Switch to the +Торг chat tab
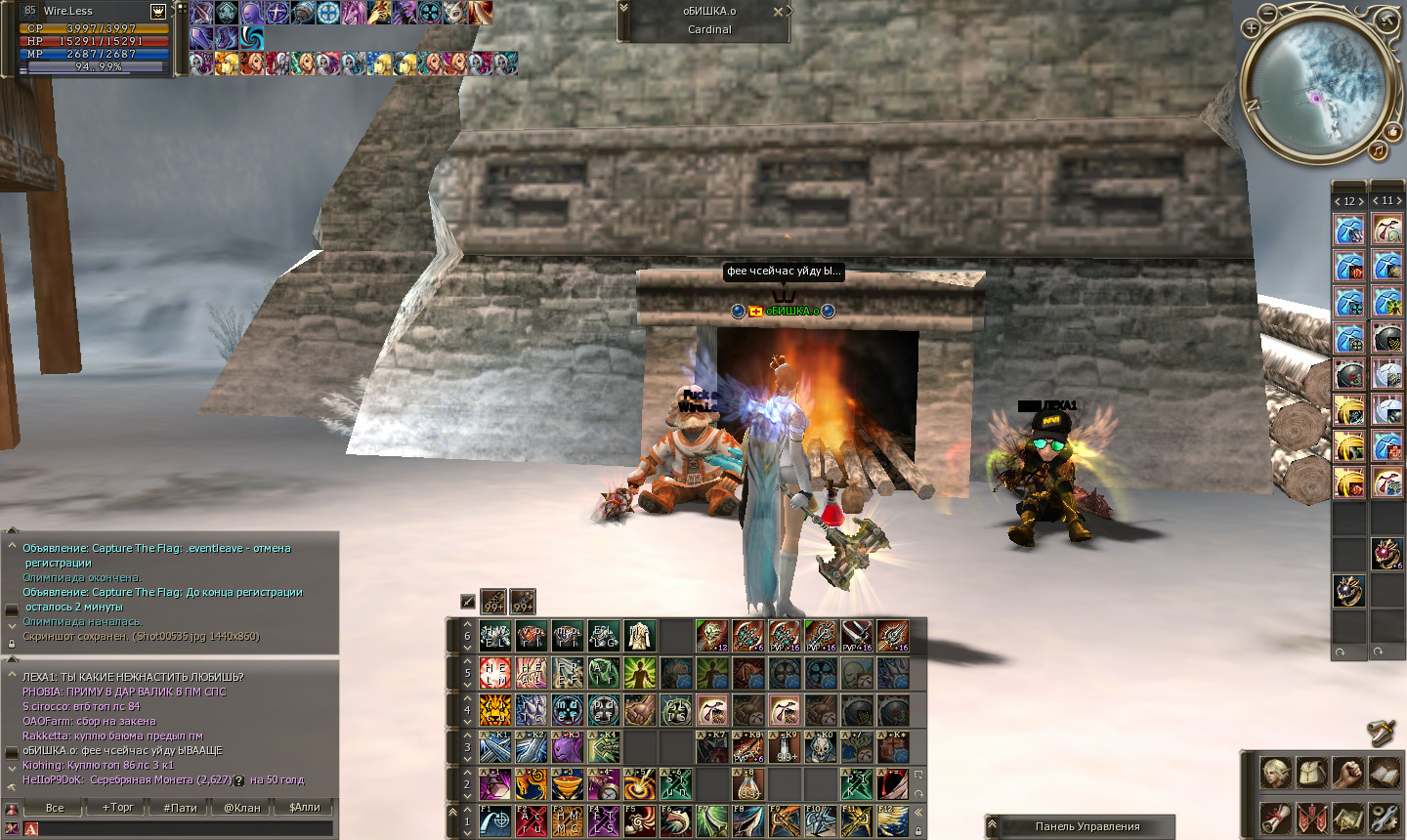Image resolution: width=1407 pixels, height=840 pixels. pos(117,808)
